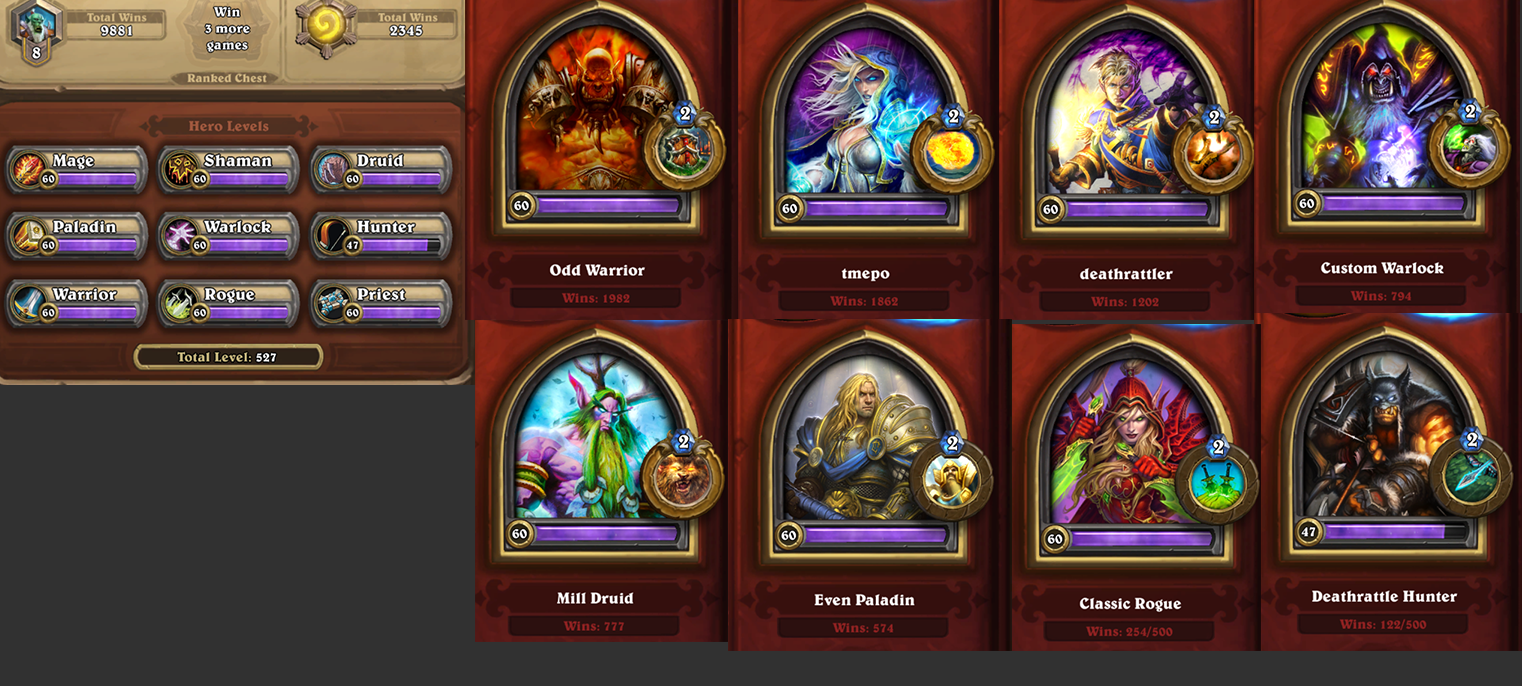Screen dimensions: 1522x686
Task: Click the Ranked Chest progress panel
Action: (227, 40)
